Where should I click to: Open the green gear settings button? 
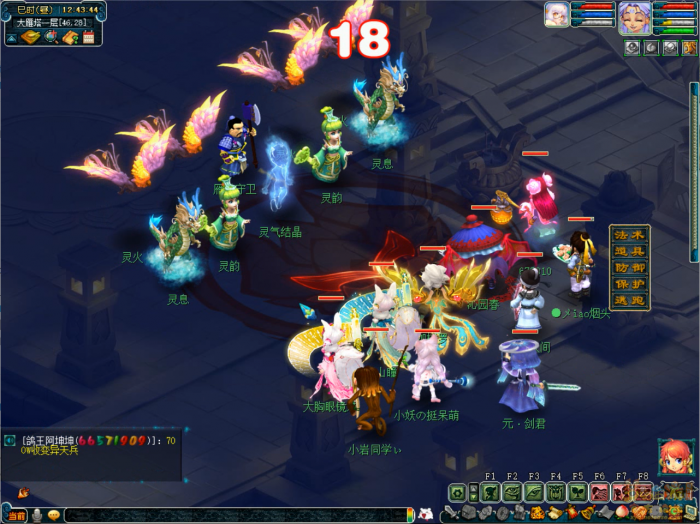(x=458, y=492)
